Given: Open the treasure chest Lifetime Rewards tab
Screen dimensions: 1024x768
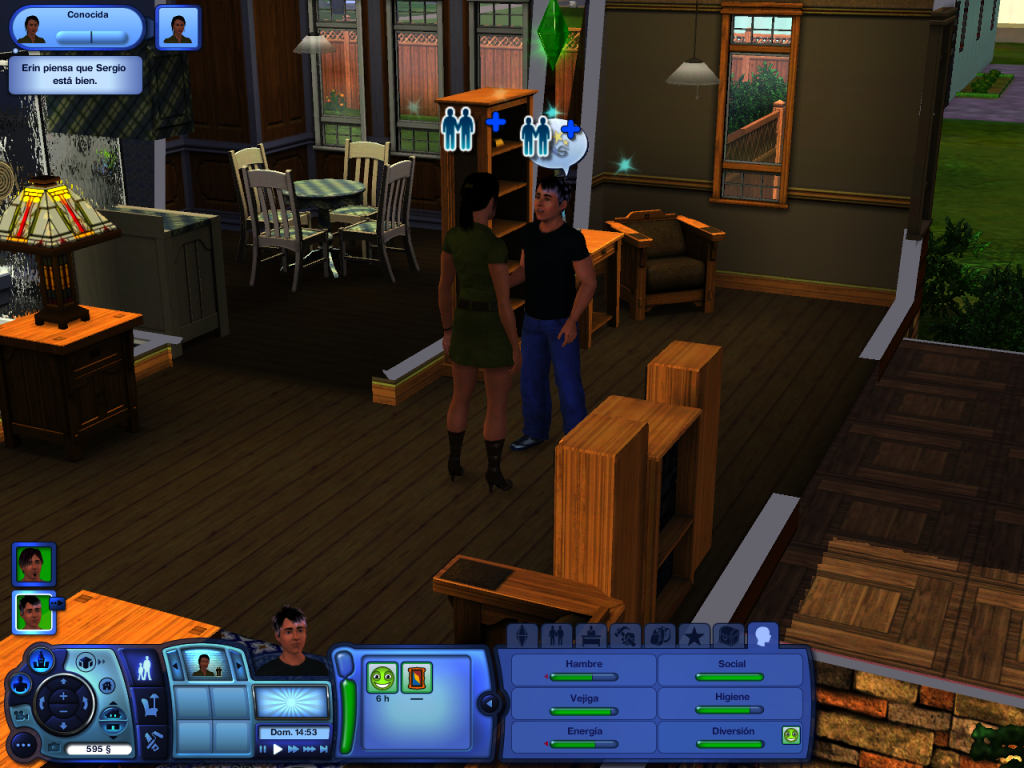Looking at the screenshot, I should 728,636.
